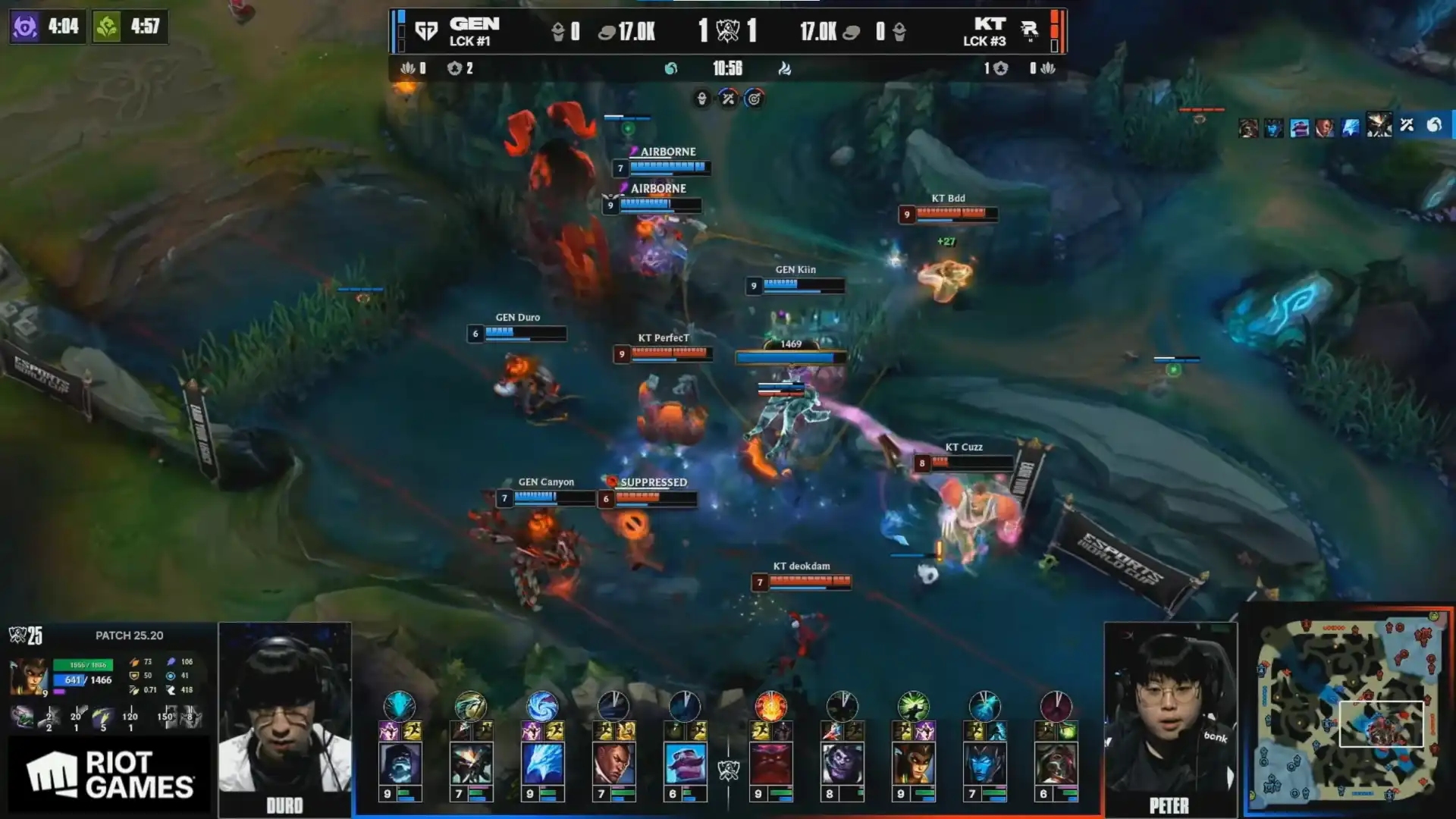Click the minimap in the corner
This screenshot has height=819, width=1456.
pyautogui.click(x=1348, y=711)
